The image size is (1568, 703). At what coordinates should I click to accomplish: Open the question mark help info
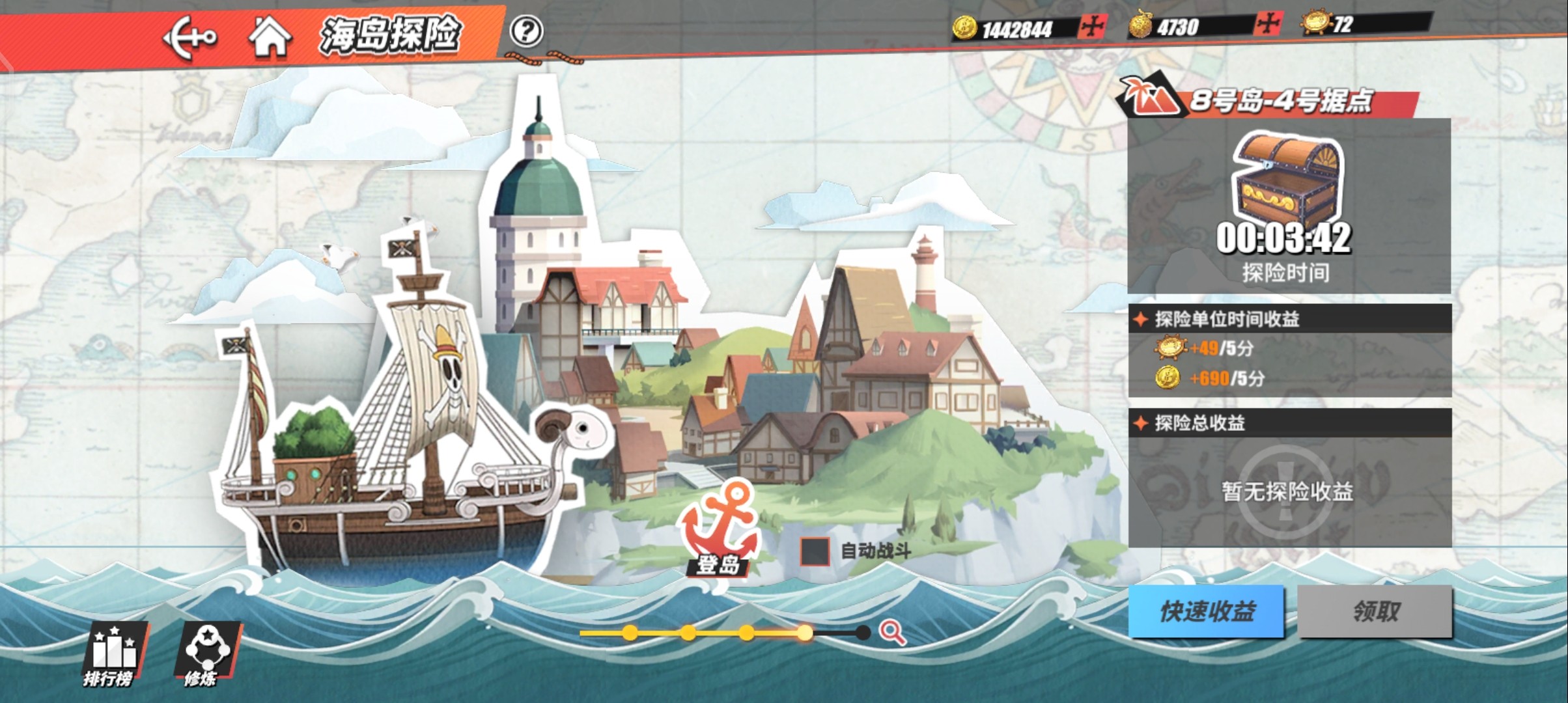tap(526, 31)
